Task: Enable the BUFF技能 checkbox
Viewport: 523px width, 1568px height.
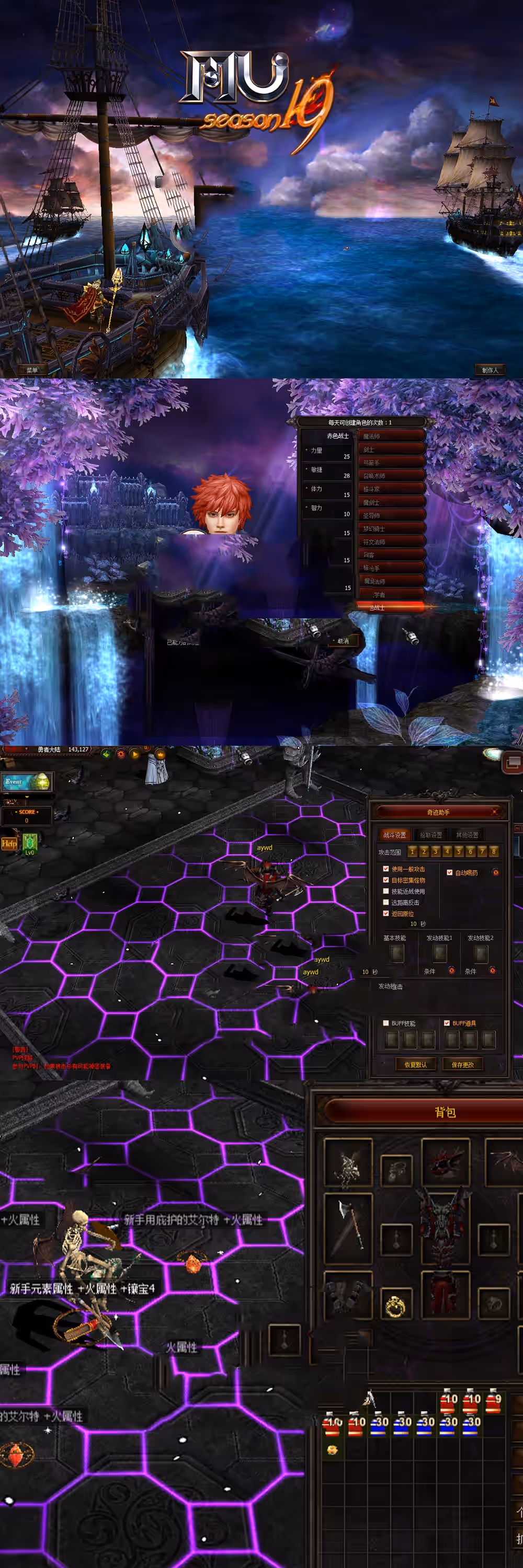Action: click(x=386, y=1023)
